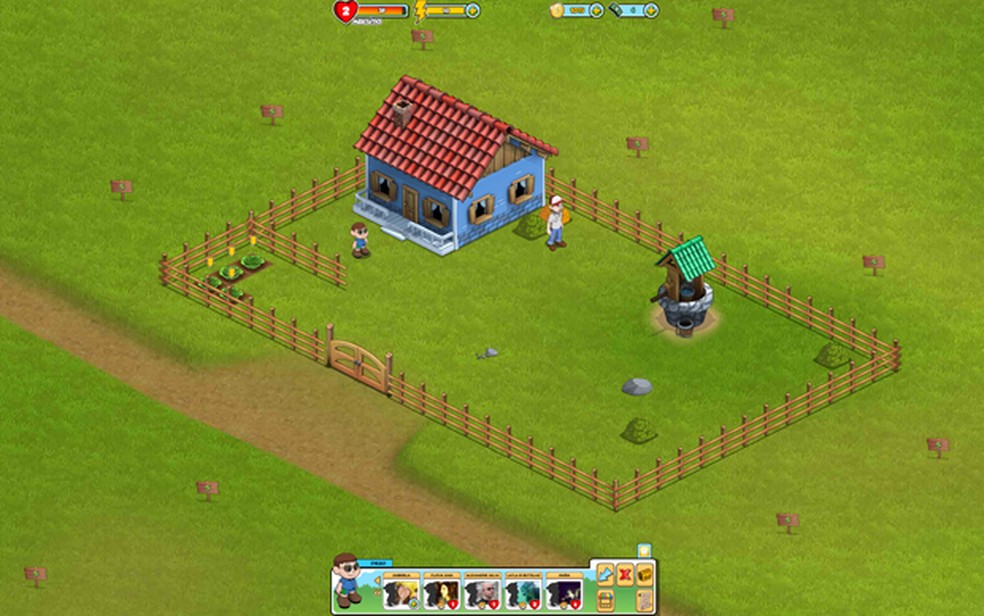
Task: Add more gold coins with the plus button
Action: [x=597, y=10]
